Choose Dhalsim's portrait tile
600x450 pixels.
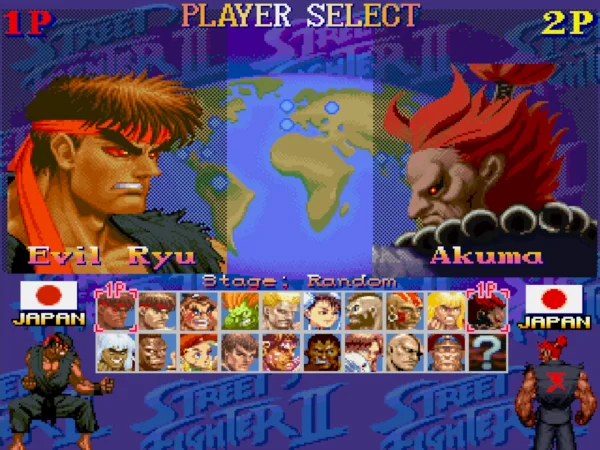pos(404,310)
